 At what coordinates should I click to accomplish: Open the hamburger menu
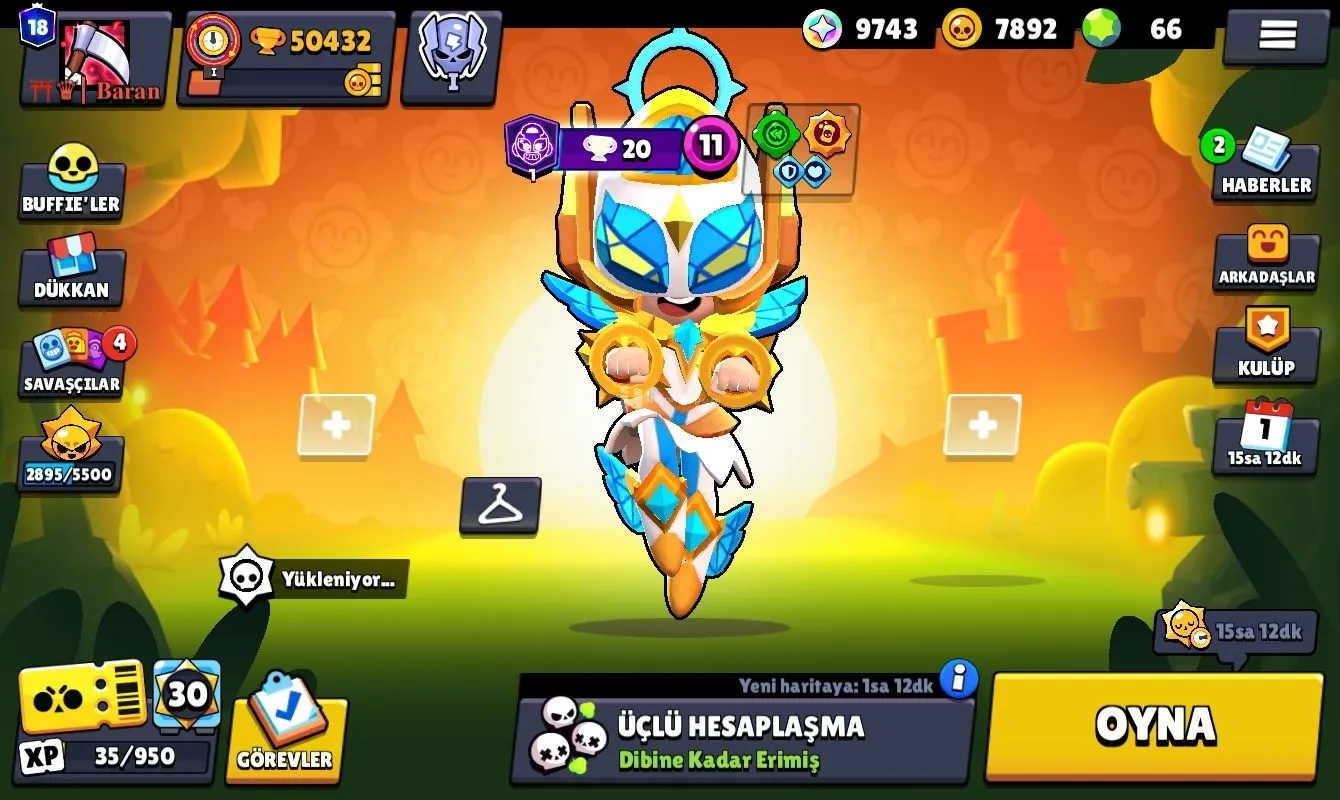[1276, 35]
